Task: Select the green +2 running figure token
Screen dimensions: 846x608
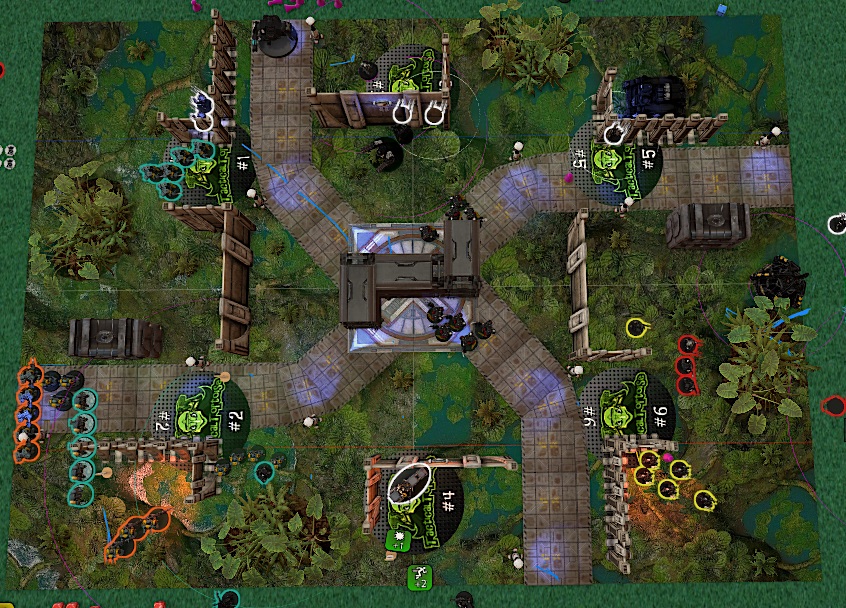Action: pyautogui.click(x=418, y=577)
